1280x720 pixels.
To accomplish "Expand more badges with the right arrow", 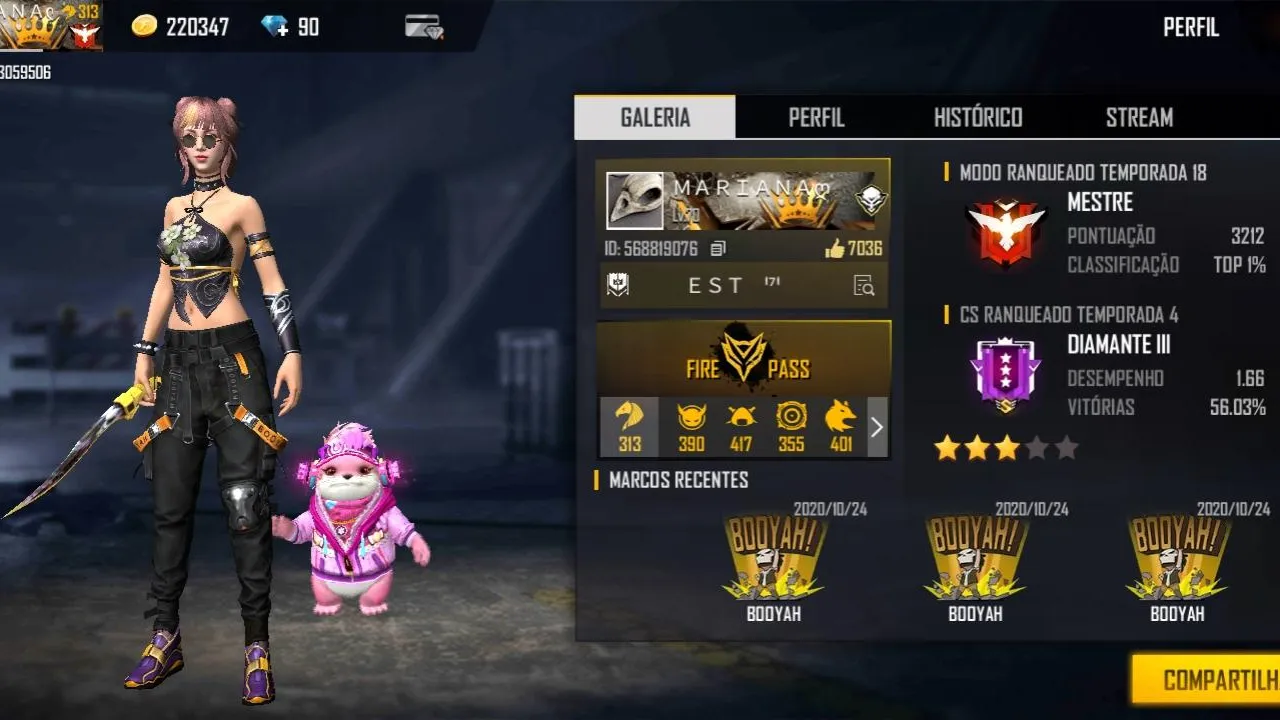I will click(x=877, y=427).
